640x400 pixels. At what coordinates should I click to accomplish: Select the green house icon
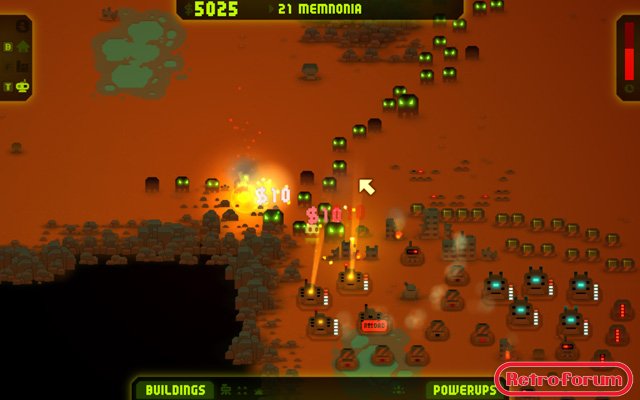tap(22, 46)
